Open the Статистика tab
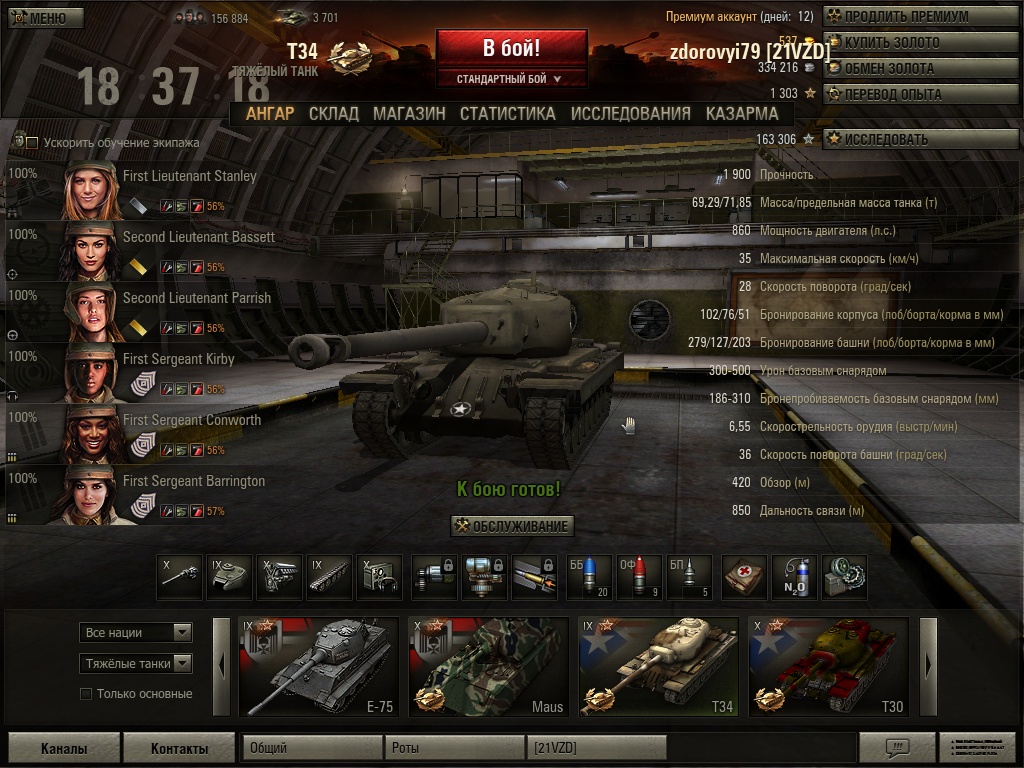Viewport: 1024px width, 768px height. pyautogui.click(x=507, y=114)
